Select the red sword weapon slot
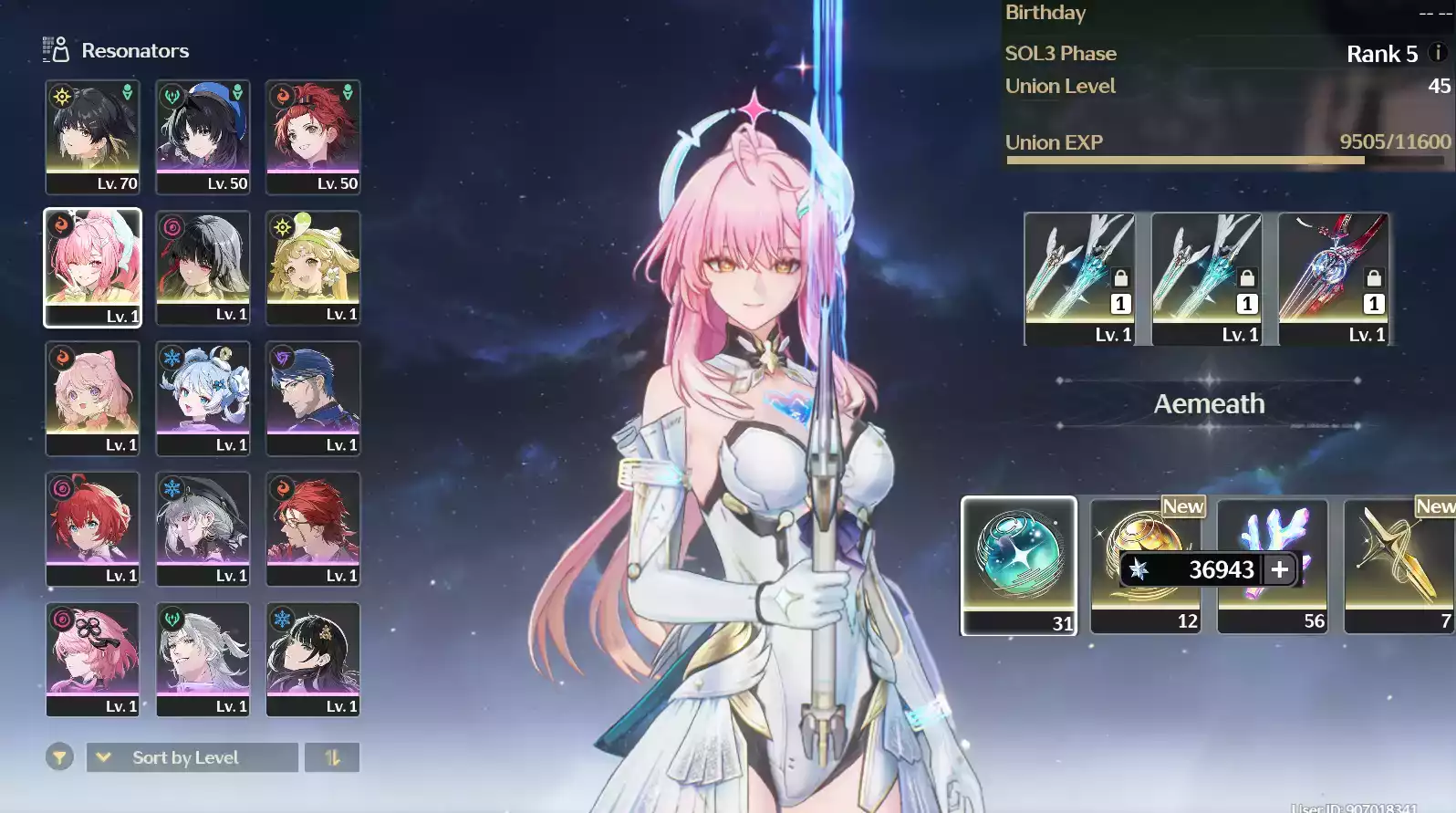This screenshot has height=813, width=1456. pos(1333,277)
